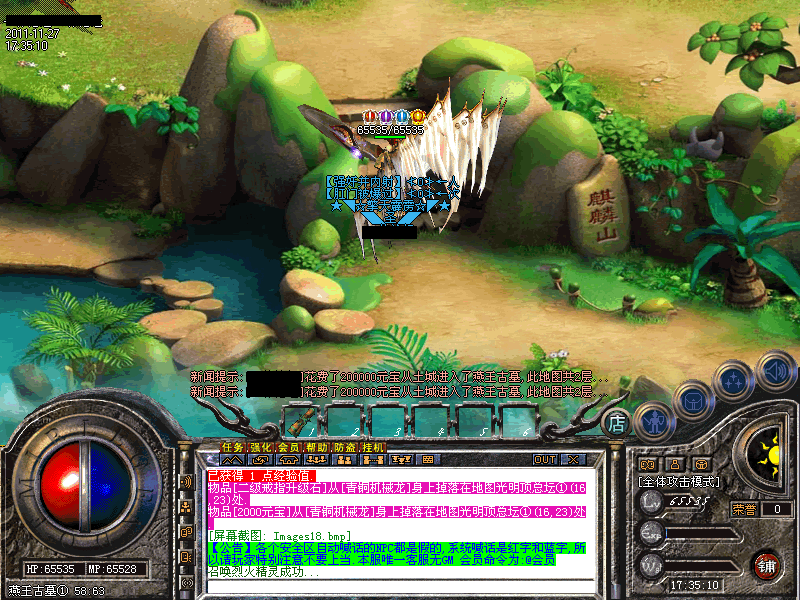Viewport: 800px width, 600px height.
Task: Toggle the shout broadcast icon beside chat
Action: tap(187, 482)
